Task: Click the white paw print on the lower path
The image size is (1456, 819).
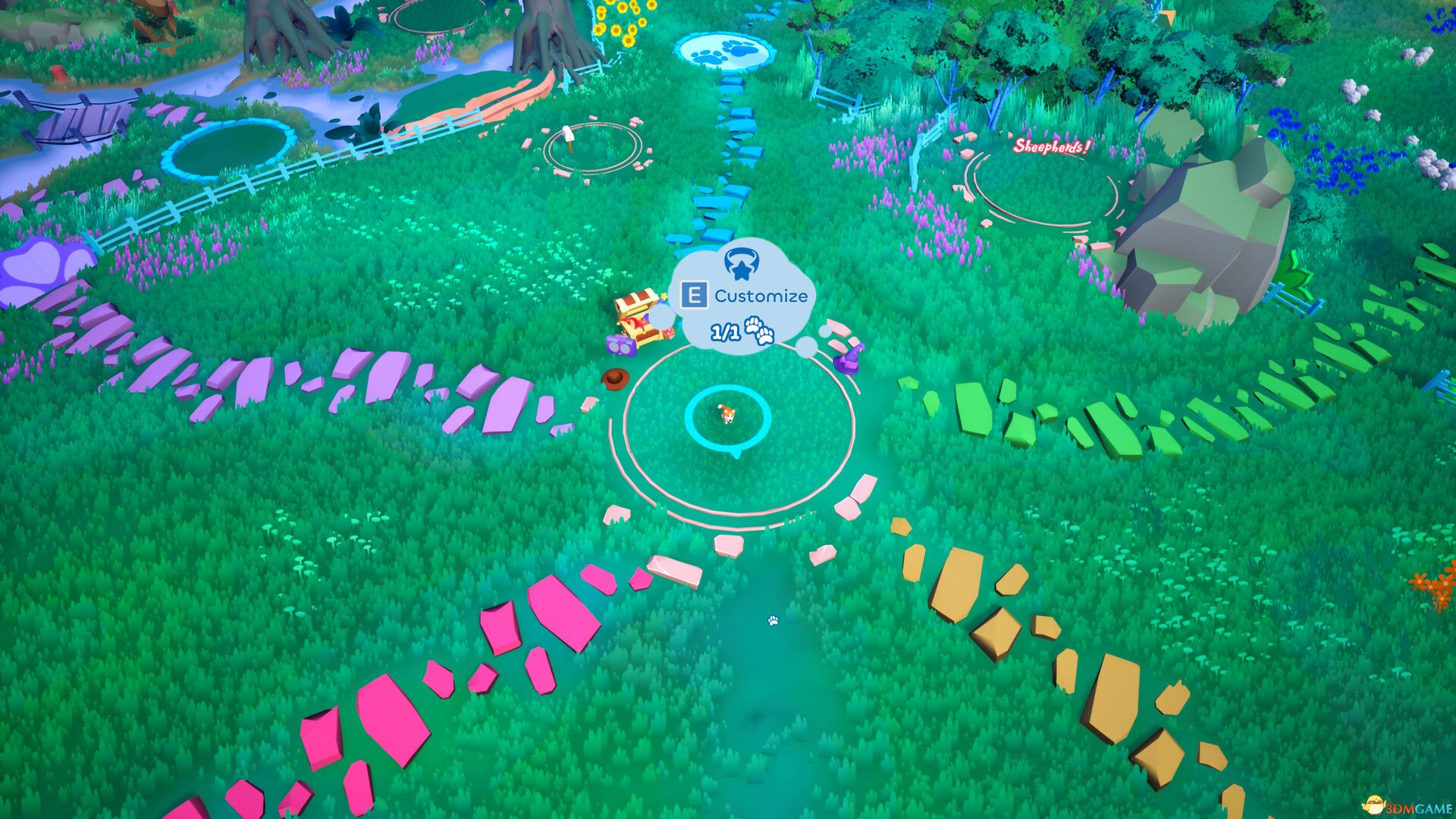Action: coord(772,622)
